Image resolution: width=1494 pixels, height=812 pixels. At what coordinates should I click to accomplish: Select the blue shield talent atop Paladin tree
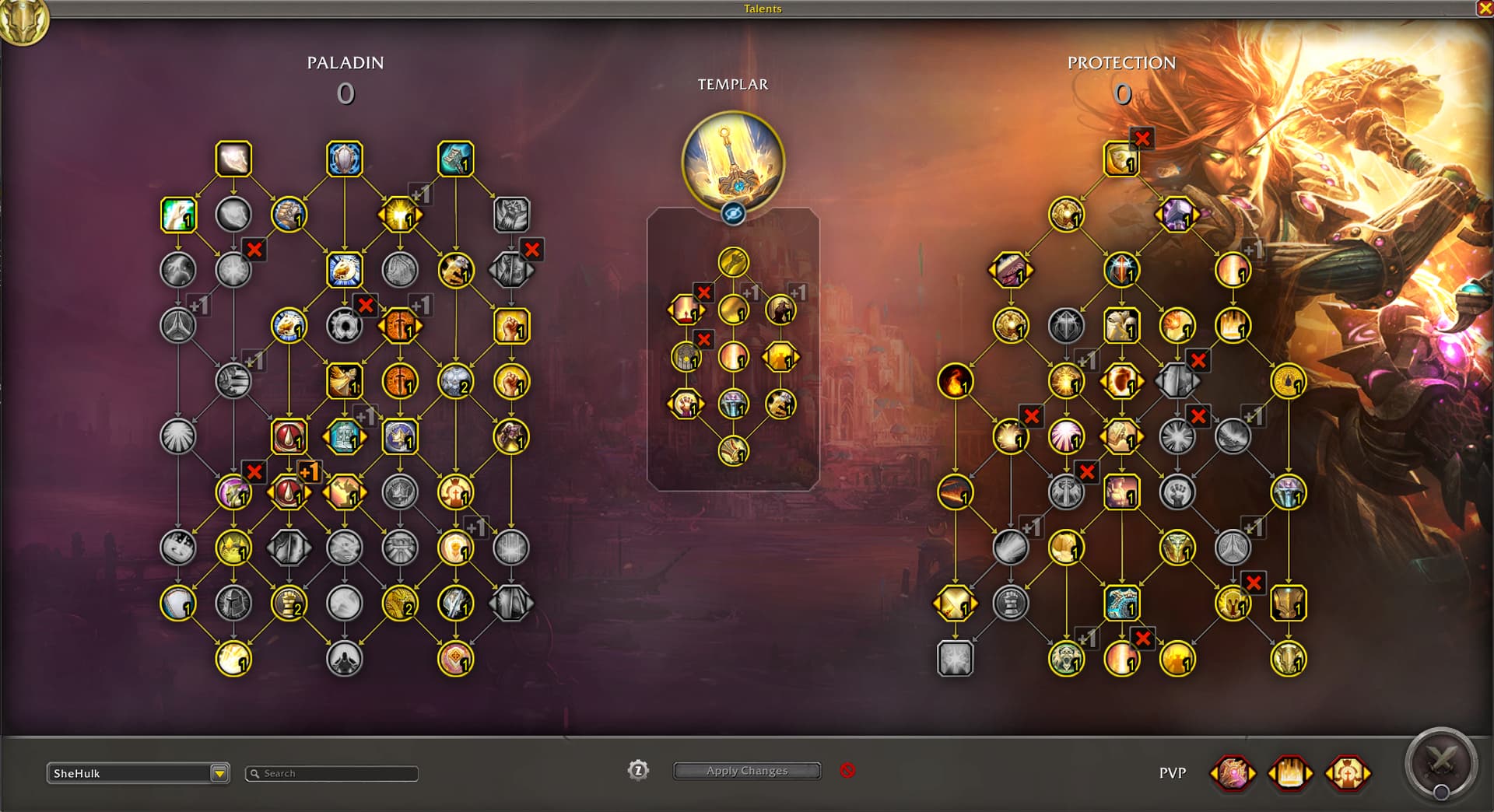pos(344,159)
